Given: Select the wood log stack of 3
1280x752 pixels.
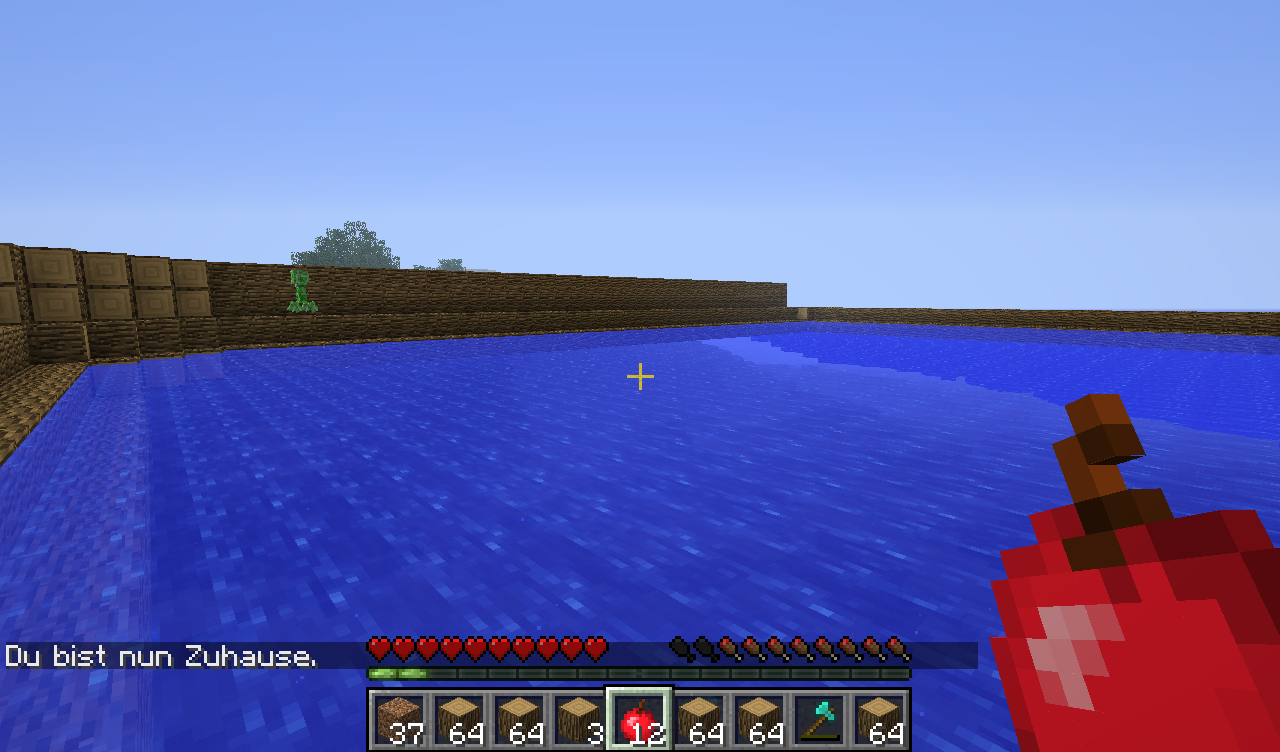Looking at the screenshot, I should tap(580, 719).
